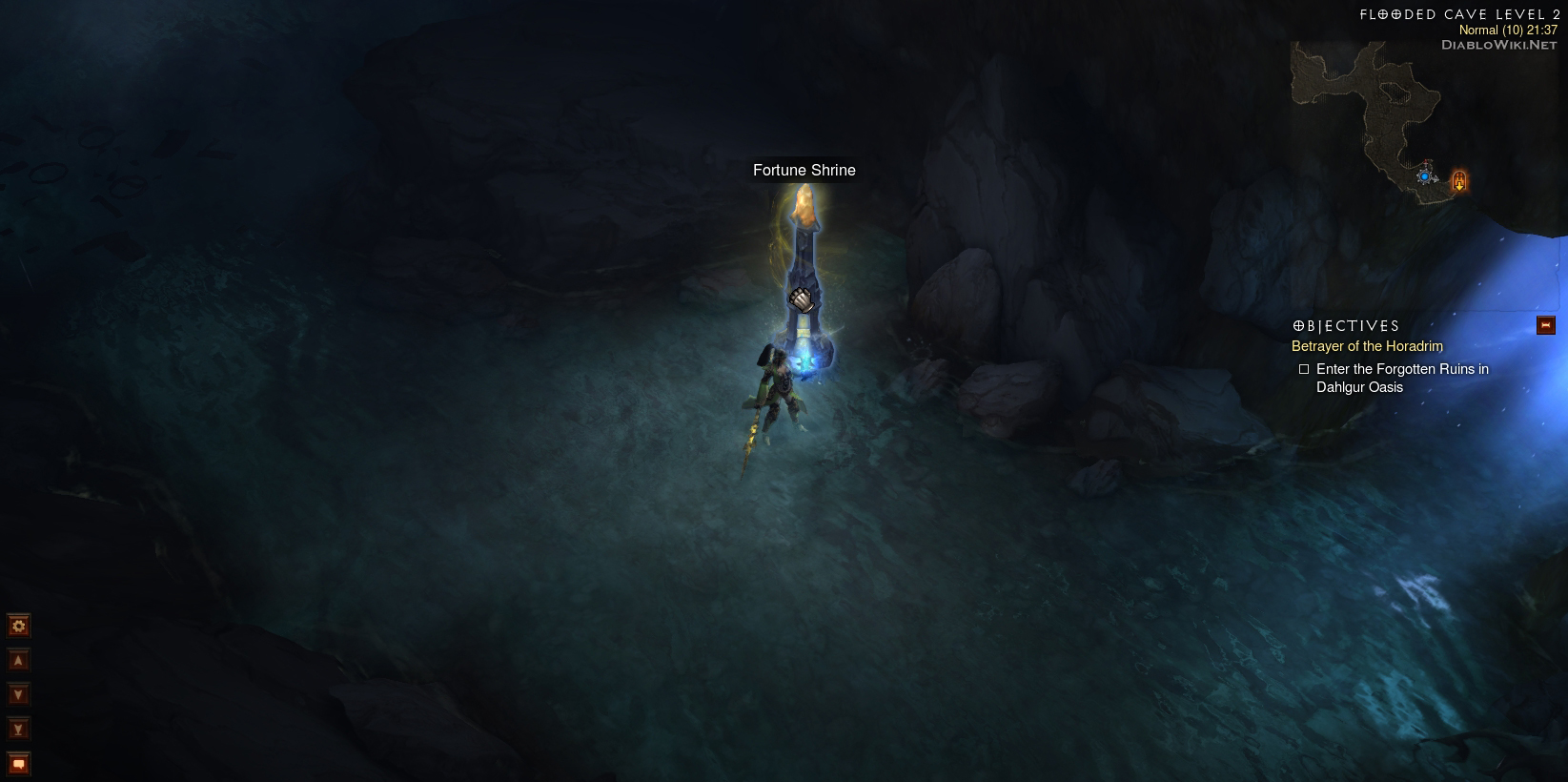This screenshot has width=1568, height=782.
Task: Click the plain chat scroll-down arrow button
Action: [x=18, y=694]
